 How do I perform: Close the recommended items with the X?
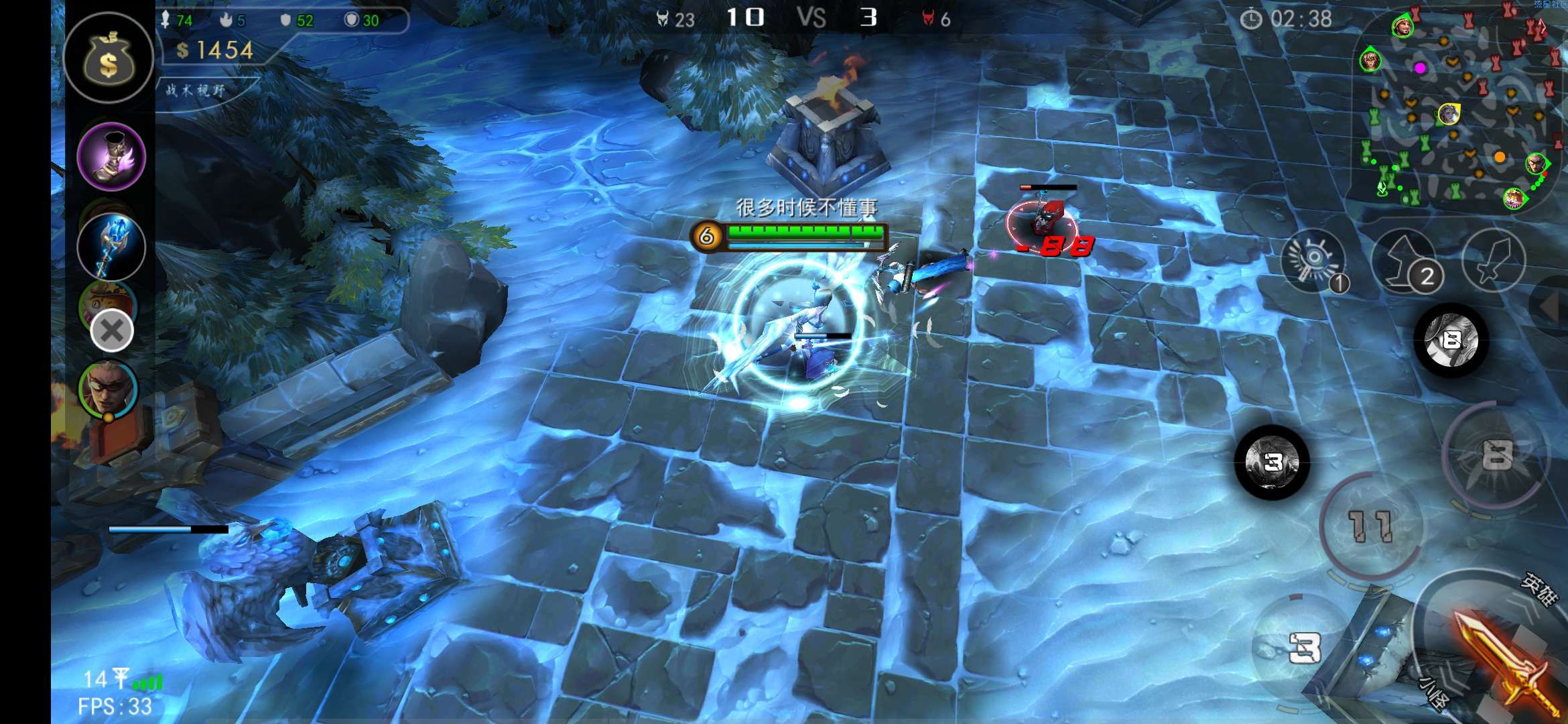click(x=112, y=330)
